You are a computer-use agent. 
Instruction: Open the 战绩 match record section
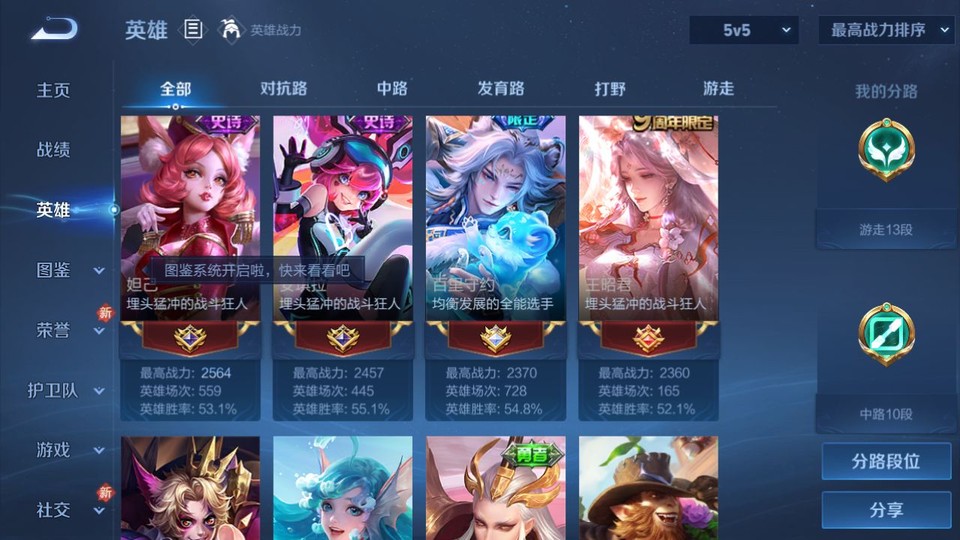coord(54,150)
